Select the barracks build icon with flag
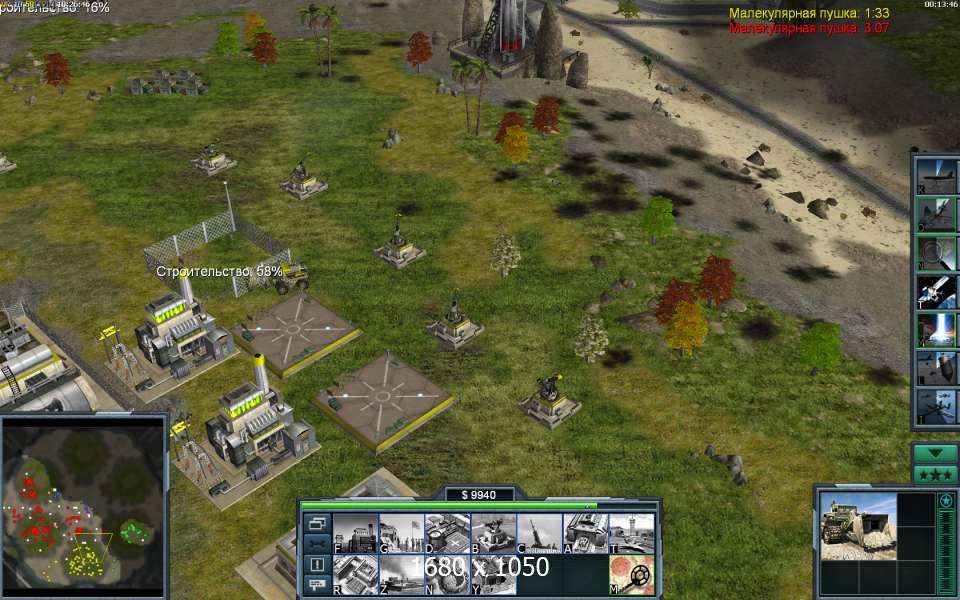Screen dimensions: 960x600 401,533
